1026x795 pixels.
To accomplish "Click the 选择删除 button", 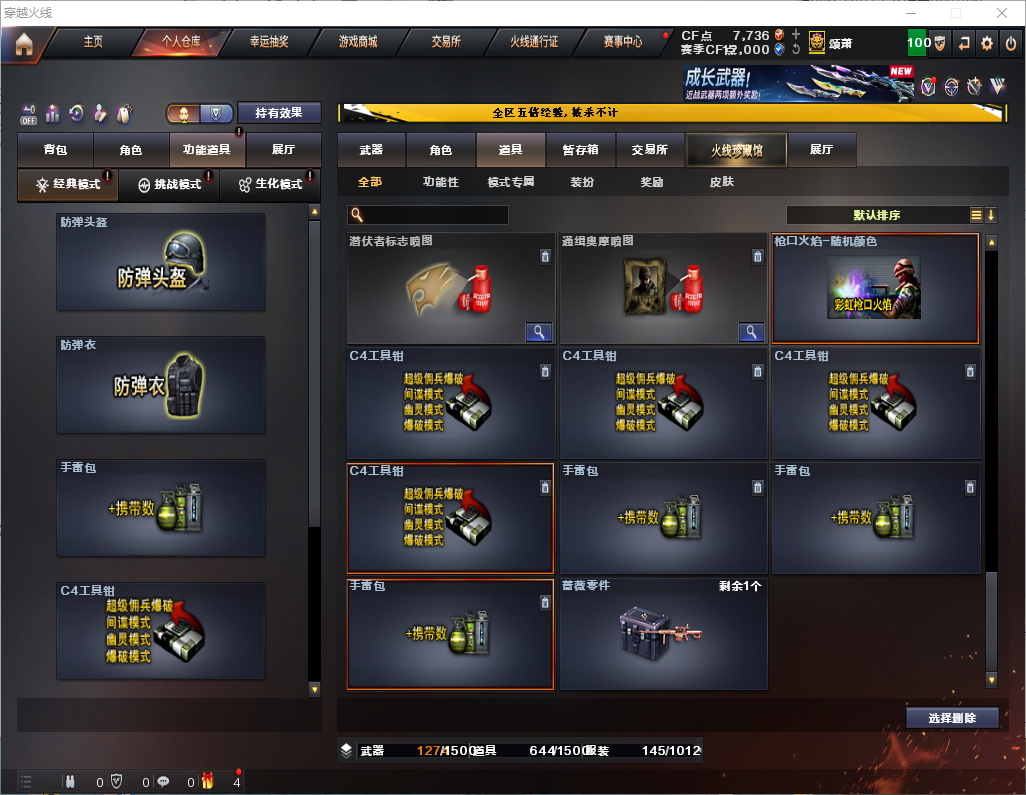I will 952,718.
